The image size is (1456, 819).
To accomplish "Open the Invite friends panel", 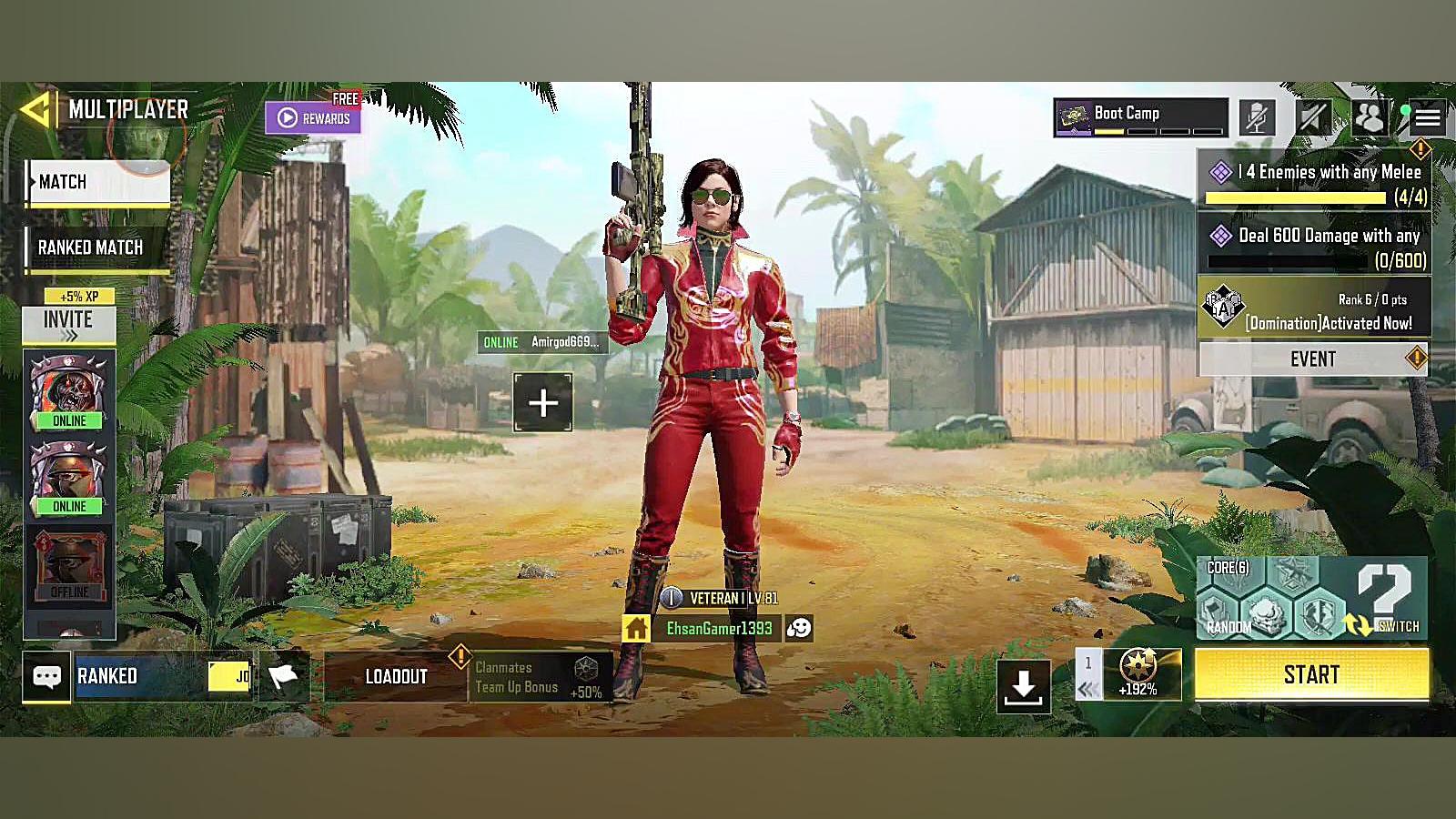I will (69, 324).
